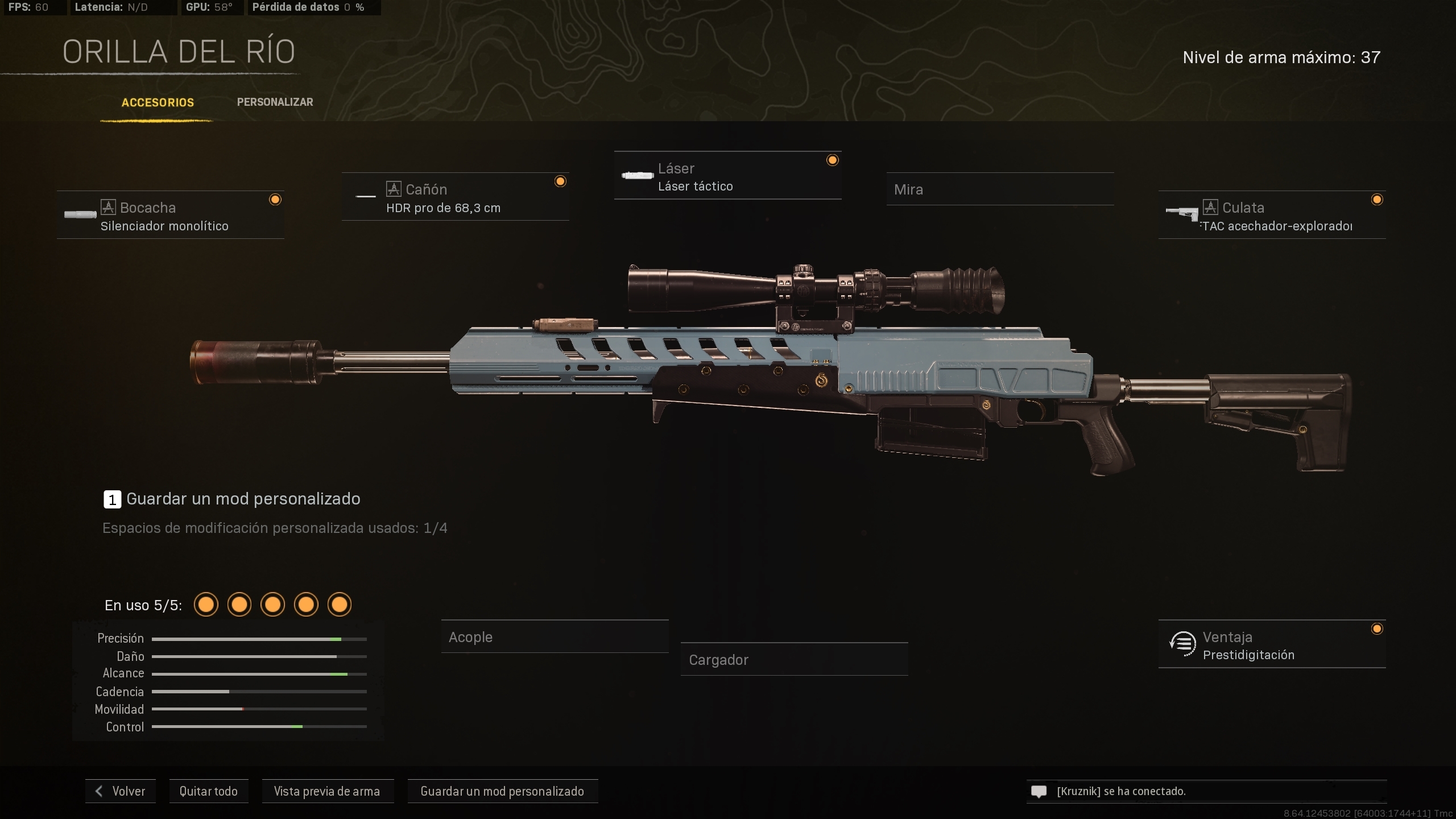
Task: Toggle the orange indicator on the Ventaja slot
Action: pos(1377,629)
